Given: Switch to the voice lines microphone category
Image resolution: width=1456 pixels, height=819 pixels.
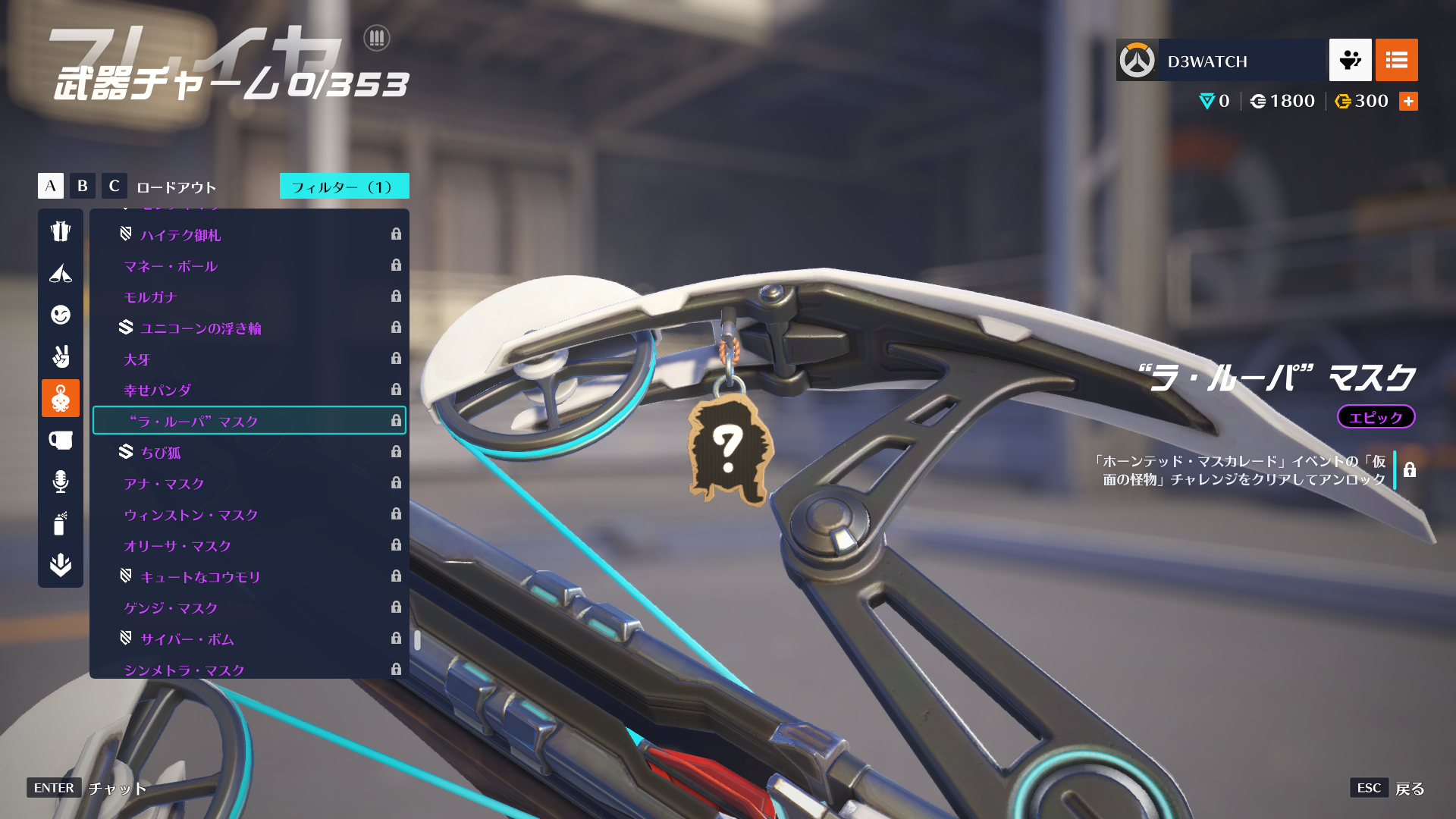Looking at the screenshot, I should pyautogui.click(x=61, y=482).
